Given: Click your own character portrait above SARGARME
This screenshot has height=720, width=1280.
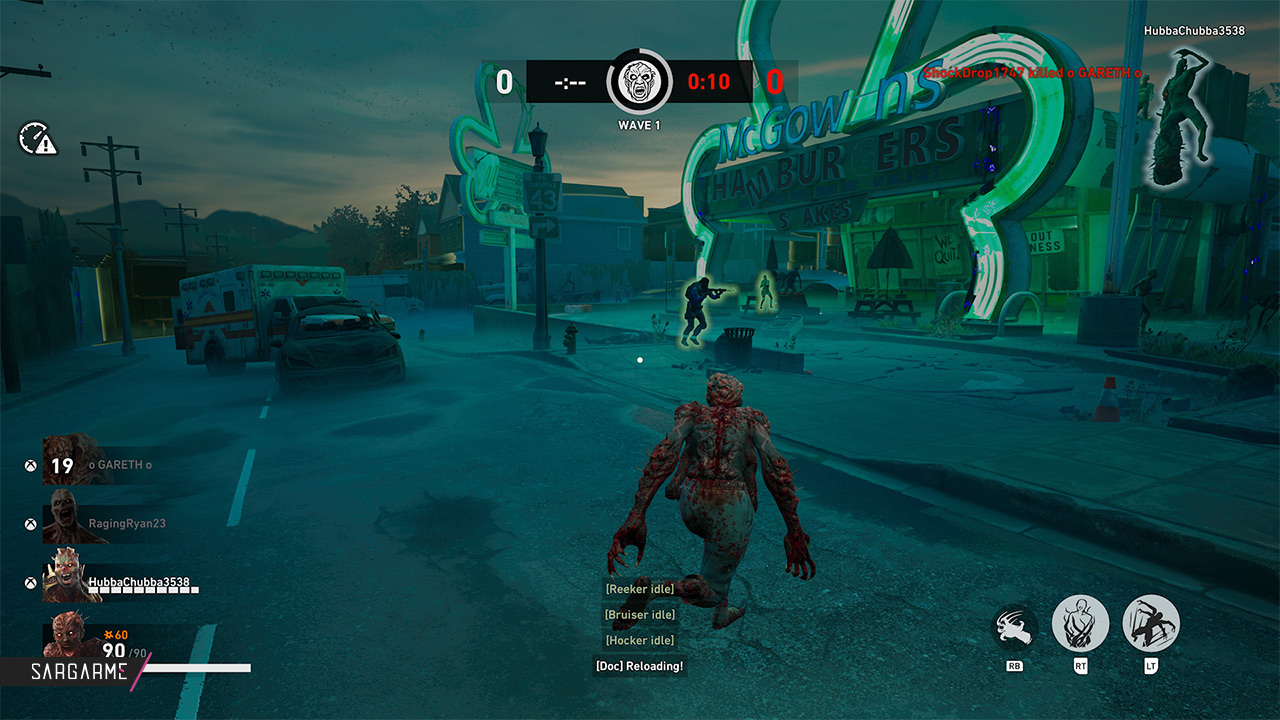Looking at the screenshot, I should click(x=71, y=637).
